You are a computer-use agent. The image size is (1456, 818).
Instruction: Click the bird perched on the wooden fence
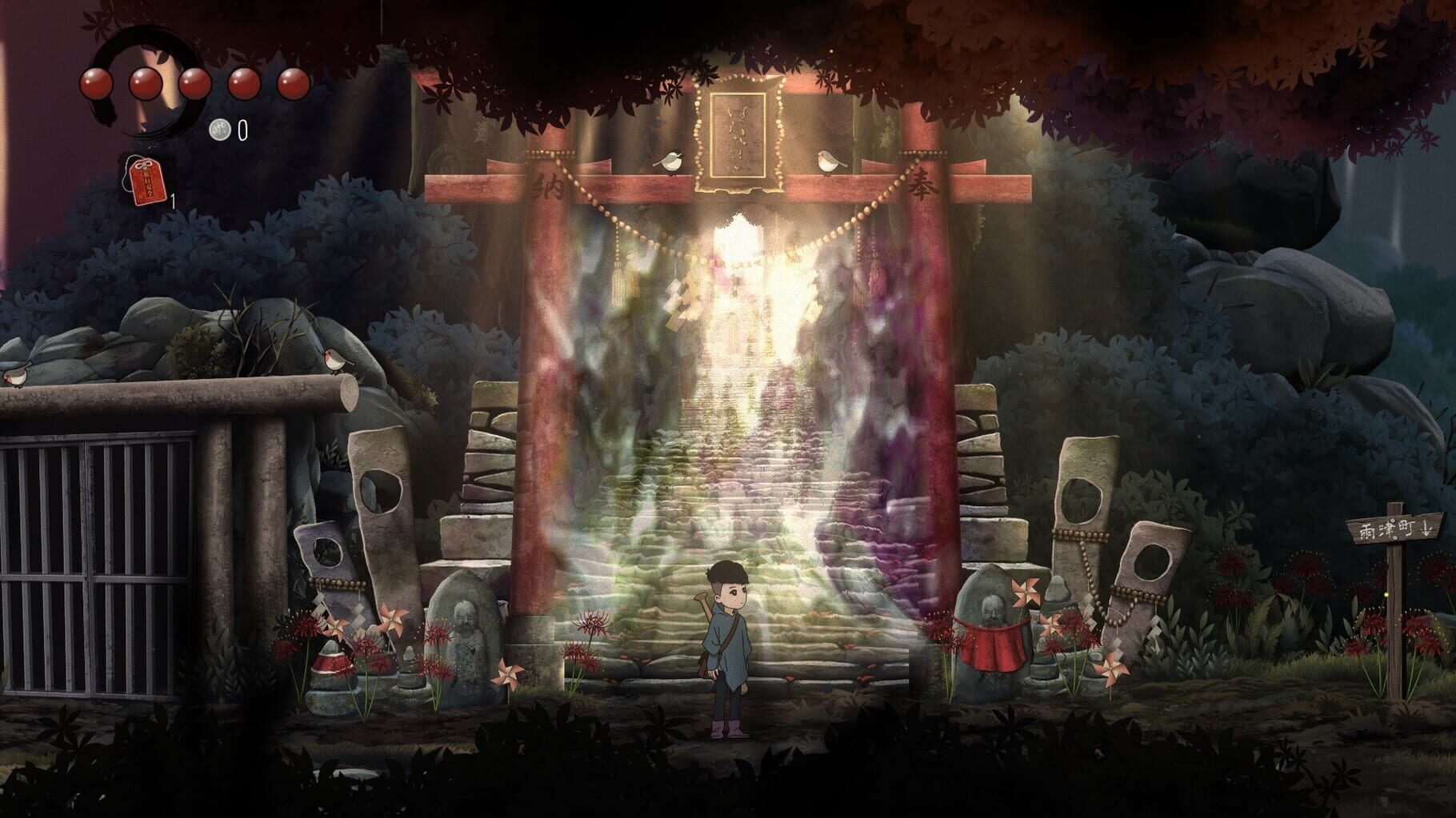(333, 359)
